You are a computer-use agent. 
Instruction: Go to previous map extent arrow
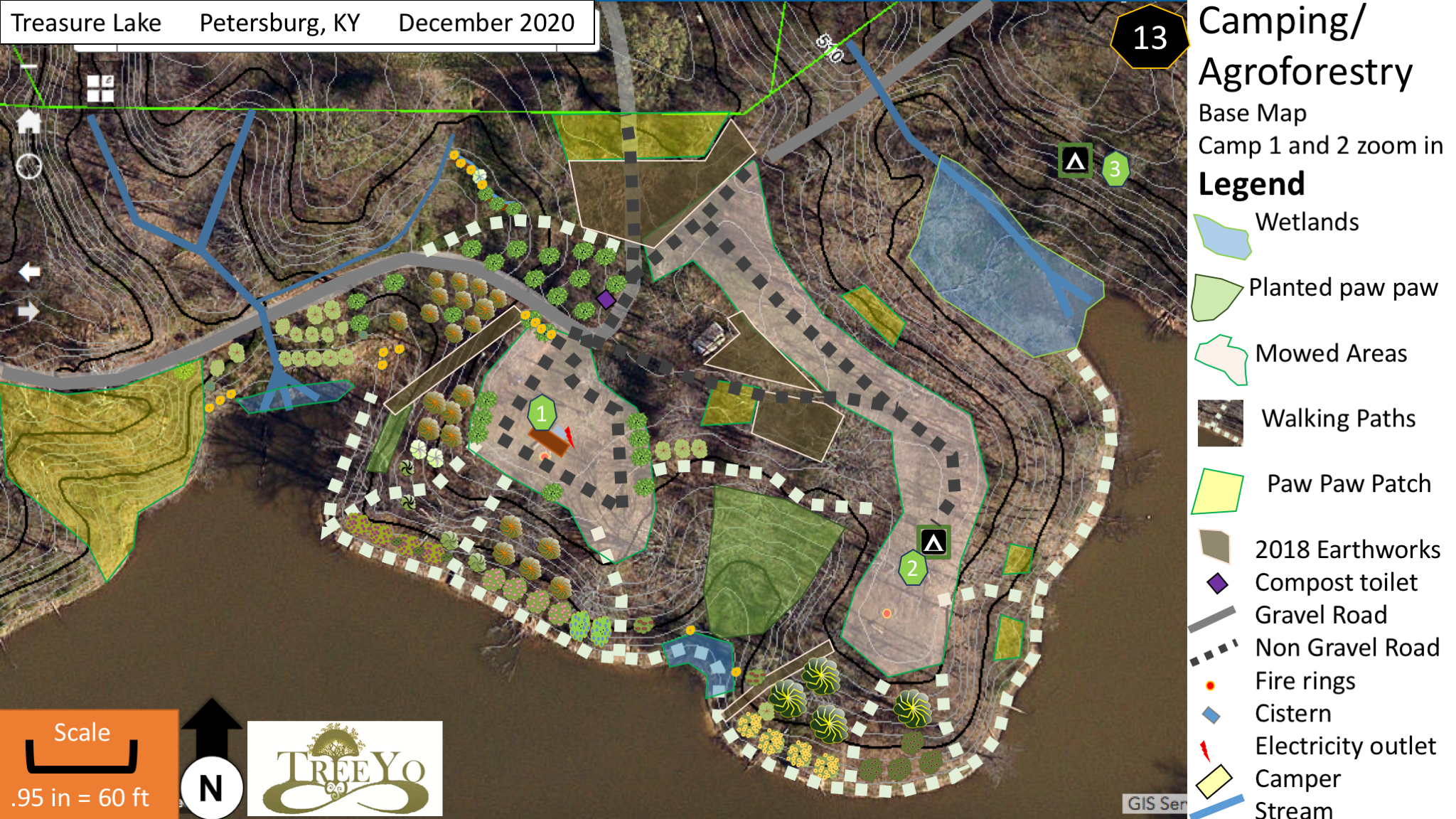click(29, 272)
